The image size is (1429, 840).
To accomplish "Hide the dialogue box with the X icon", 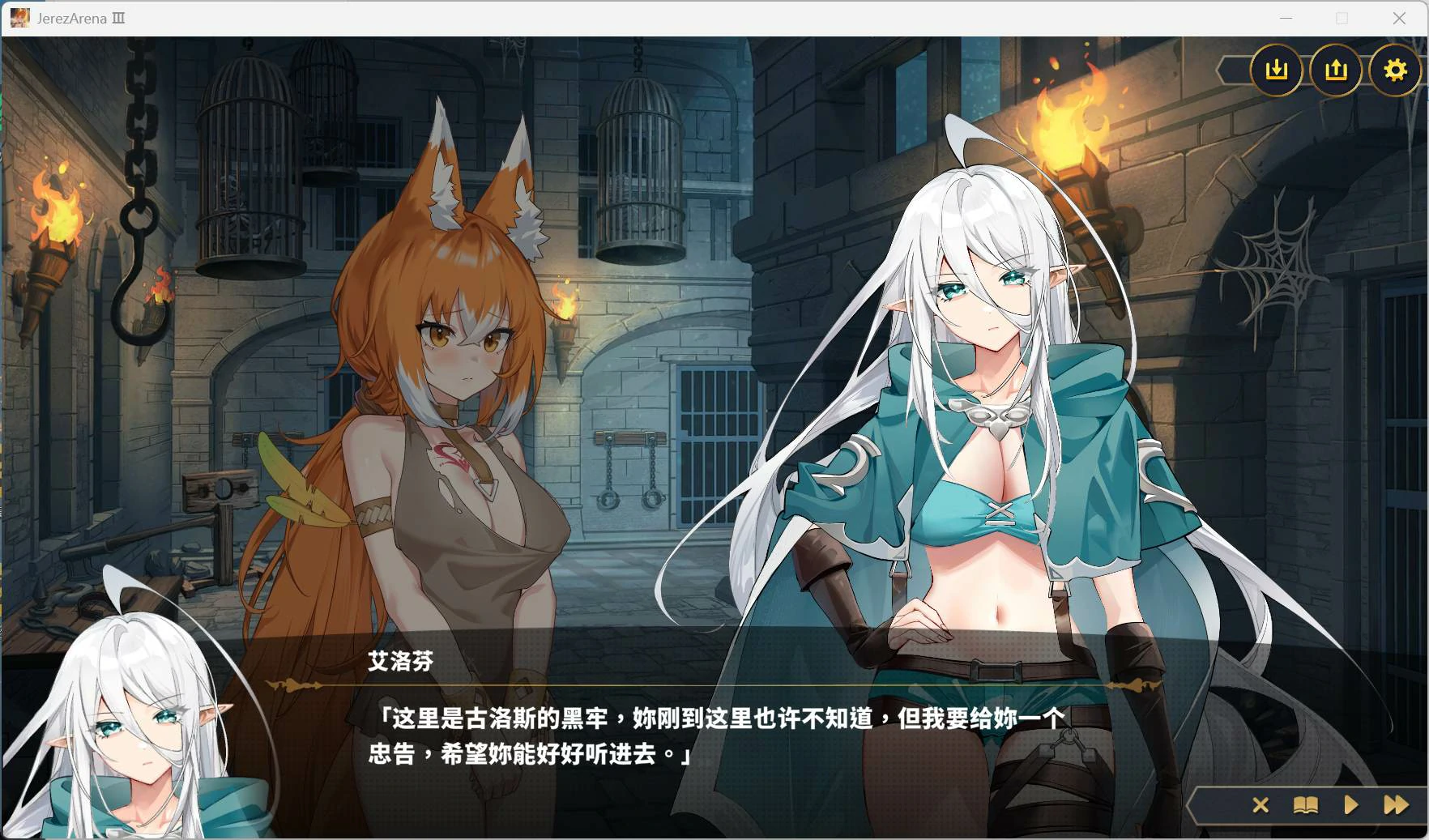I will tap(1261, 806).
